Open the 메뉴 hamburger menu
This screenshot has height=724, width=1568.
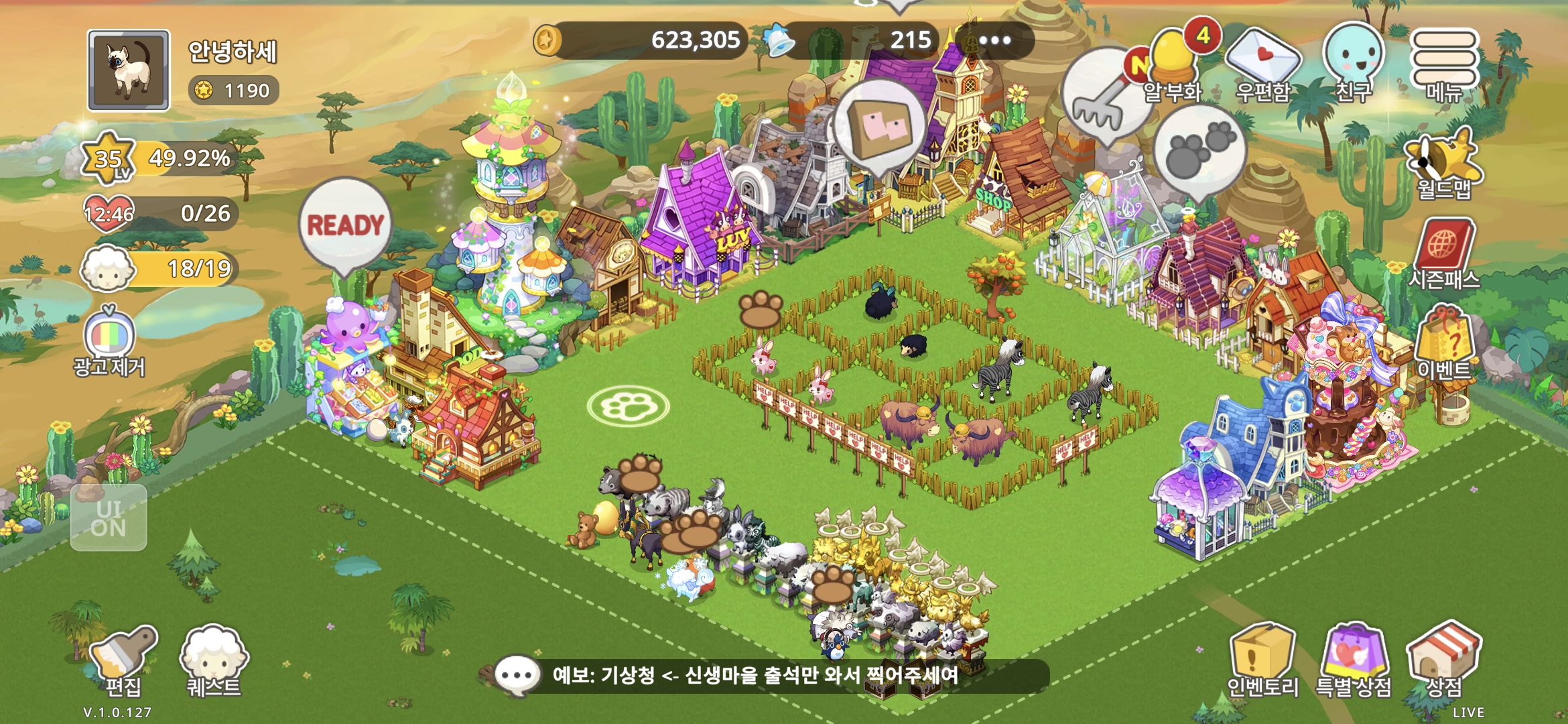(x=1443, y=60)
